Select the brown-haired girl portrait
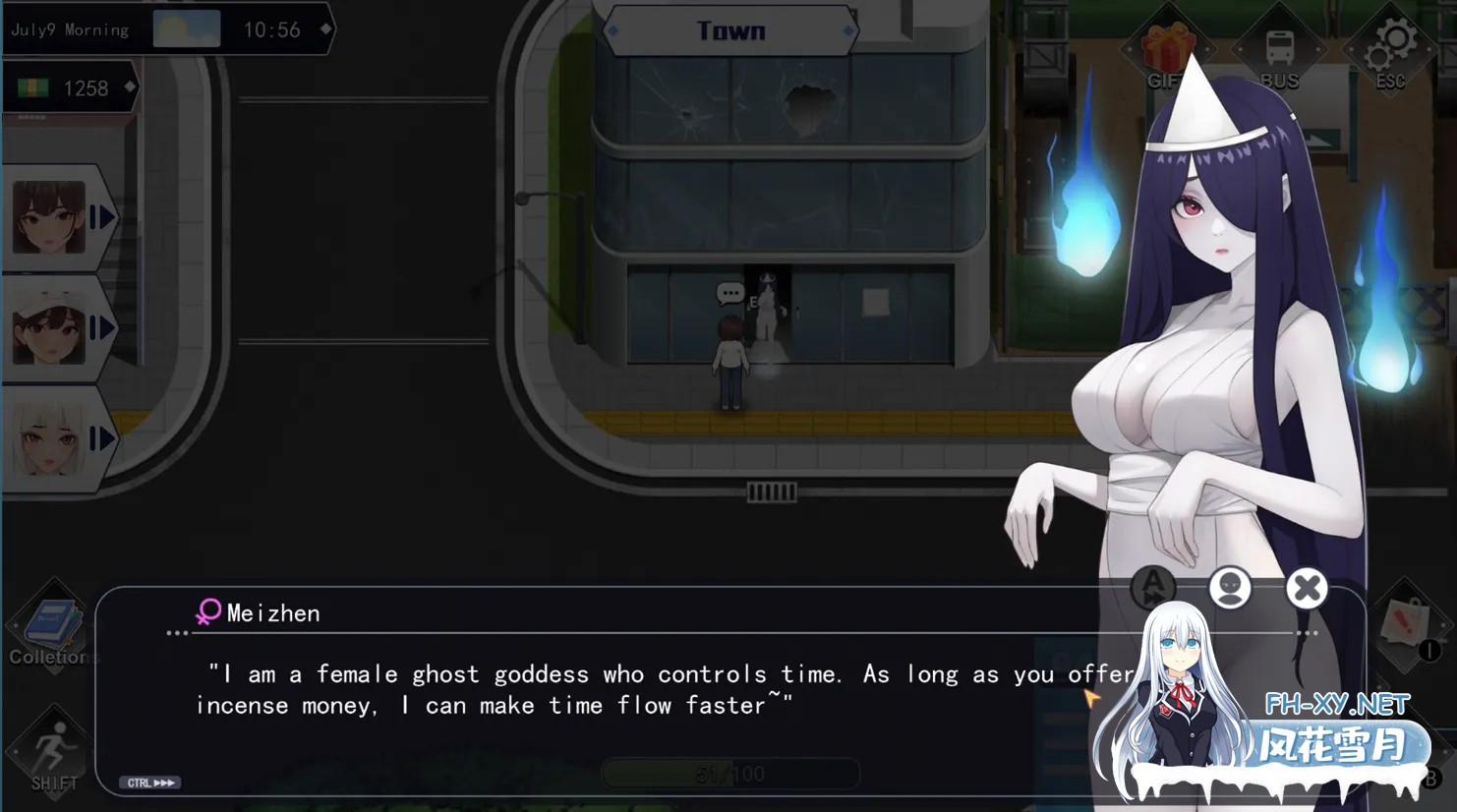The height and width of the screenshot is (812, 1457). (51, 217)
